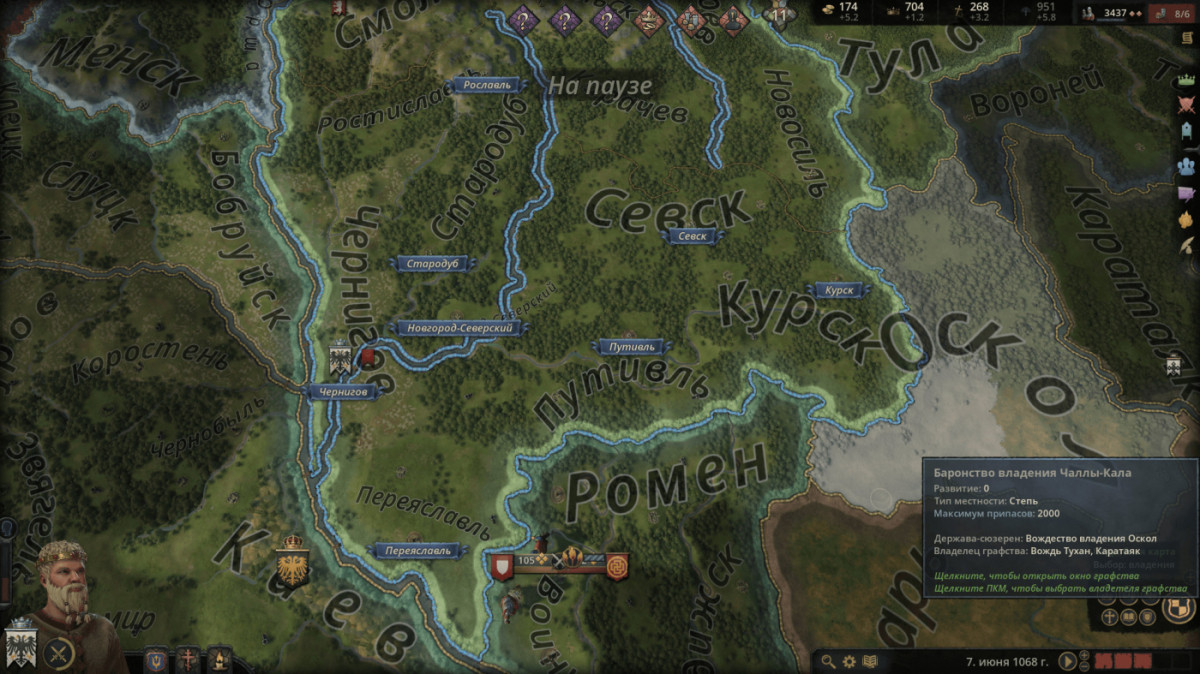The height and width of the screenshot is (674, 1200).
Task: Select the Севск holding label
Action: pos(692,237)
